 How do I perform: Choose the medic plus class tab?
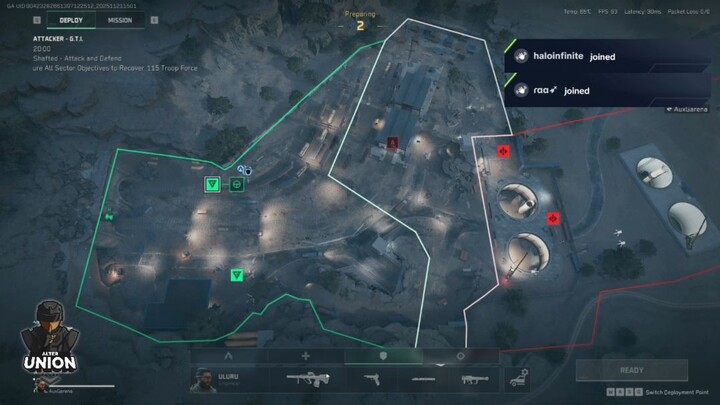tap(306, 355)
